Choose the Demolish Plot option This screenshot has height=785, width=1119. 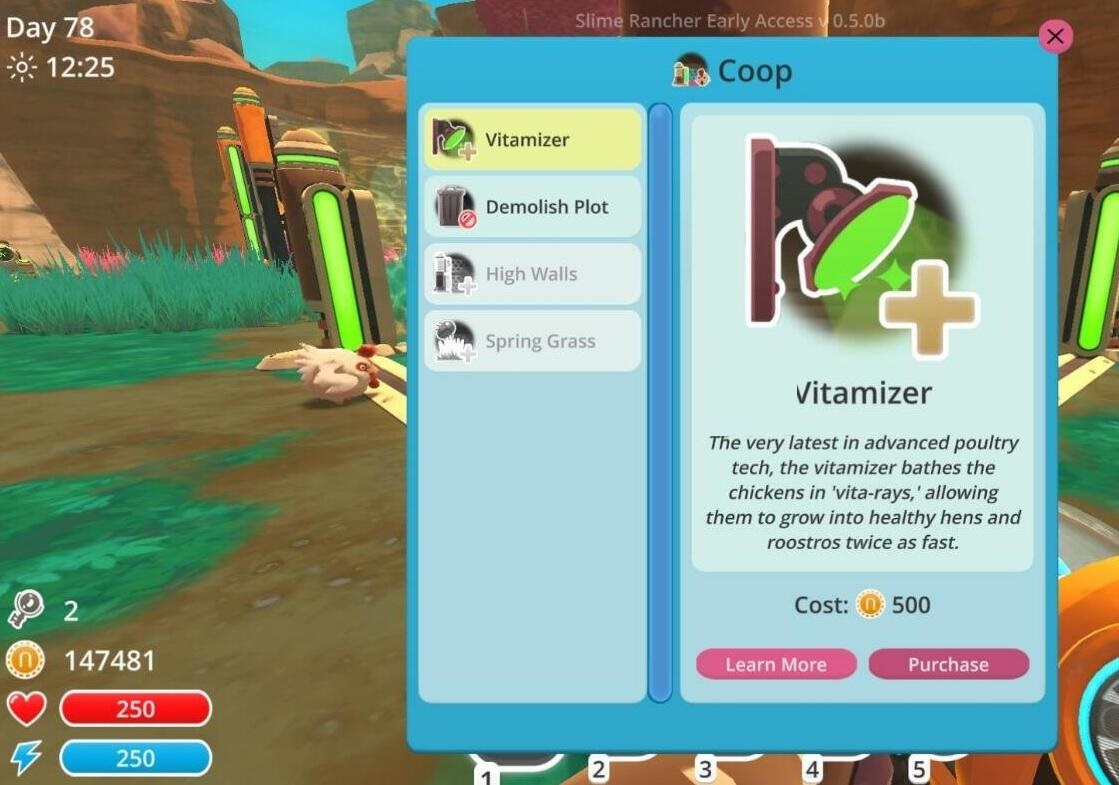[x=532, y=207]
